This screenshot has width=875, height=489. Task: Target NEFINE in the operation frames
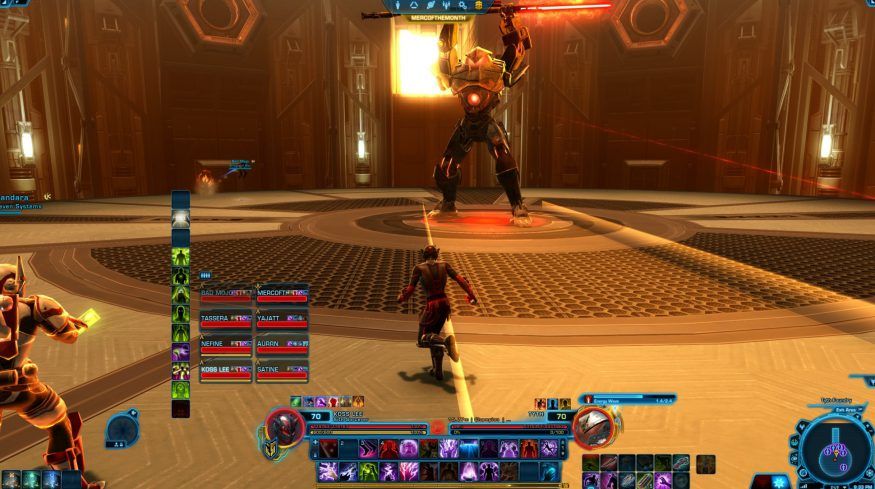pos(225,345)
